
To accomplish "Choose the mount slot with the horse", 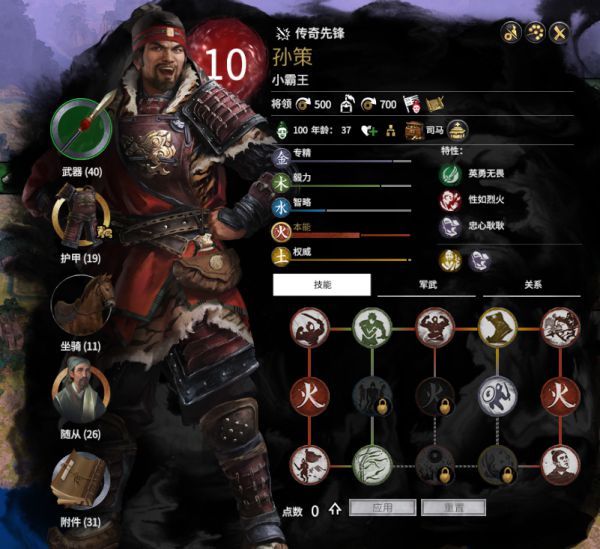I will point(82,305).
